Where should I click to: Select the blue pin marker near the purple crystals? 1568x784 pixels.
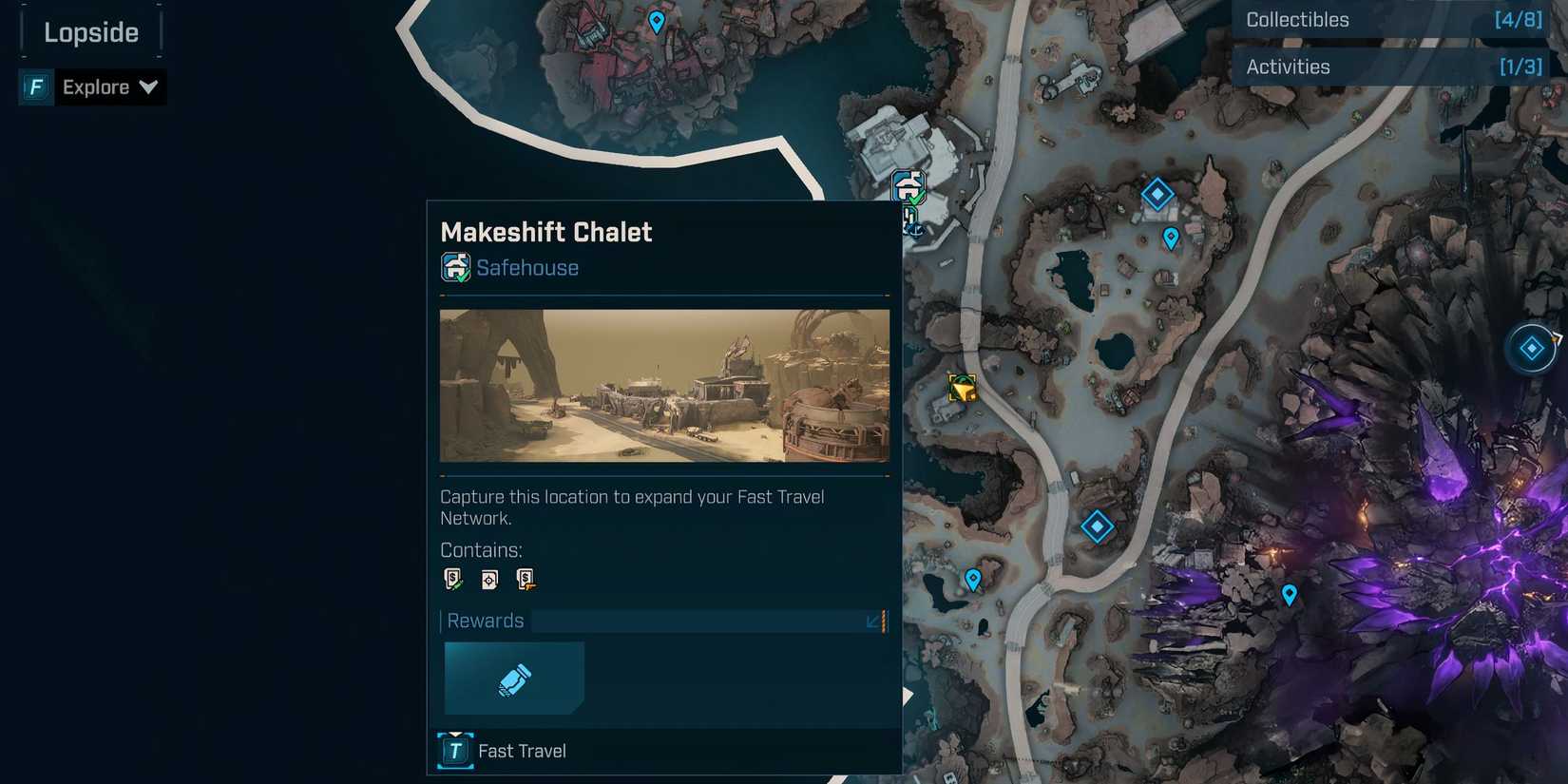tap(1289, 594)
